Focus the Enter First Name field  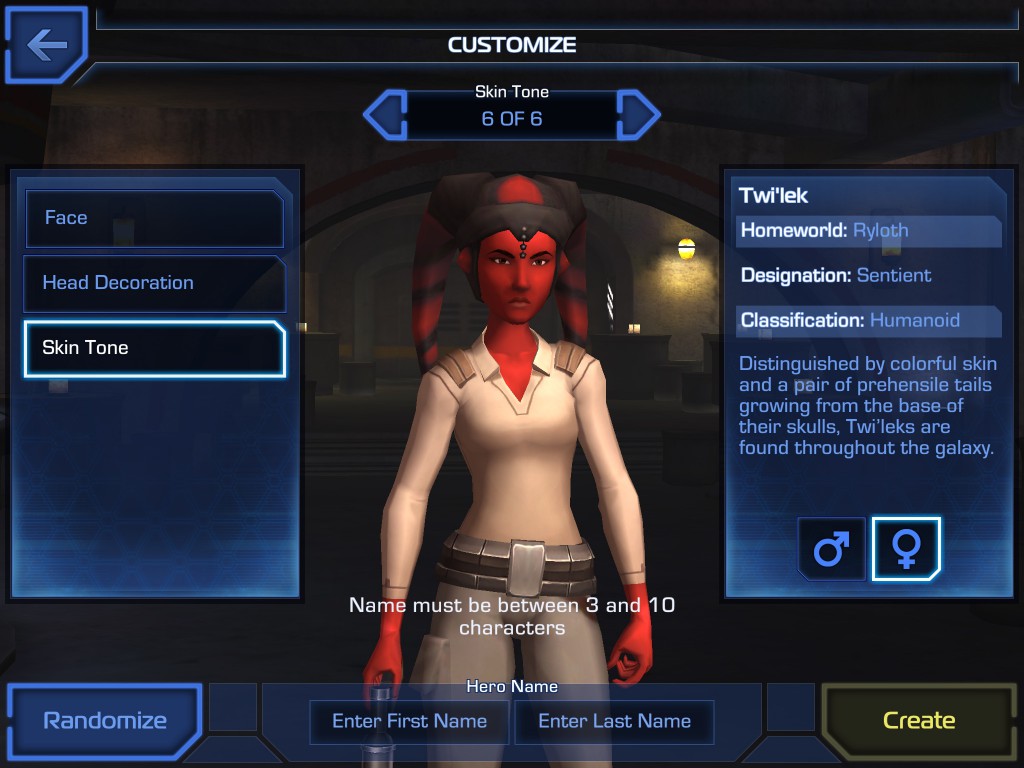pyautogui.click(x=409, y=721)
